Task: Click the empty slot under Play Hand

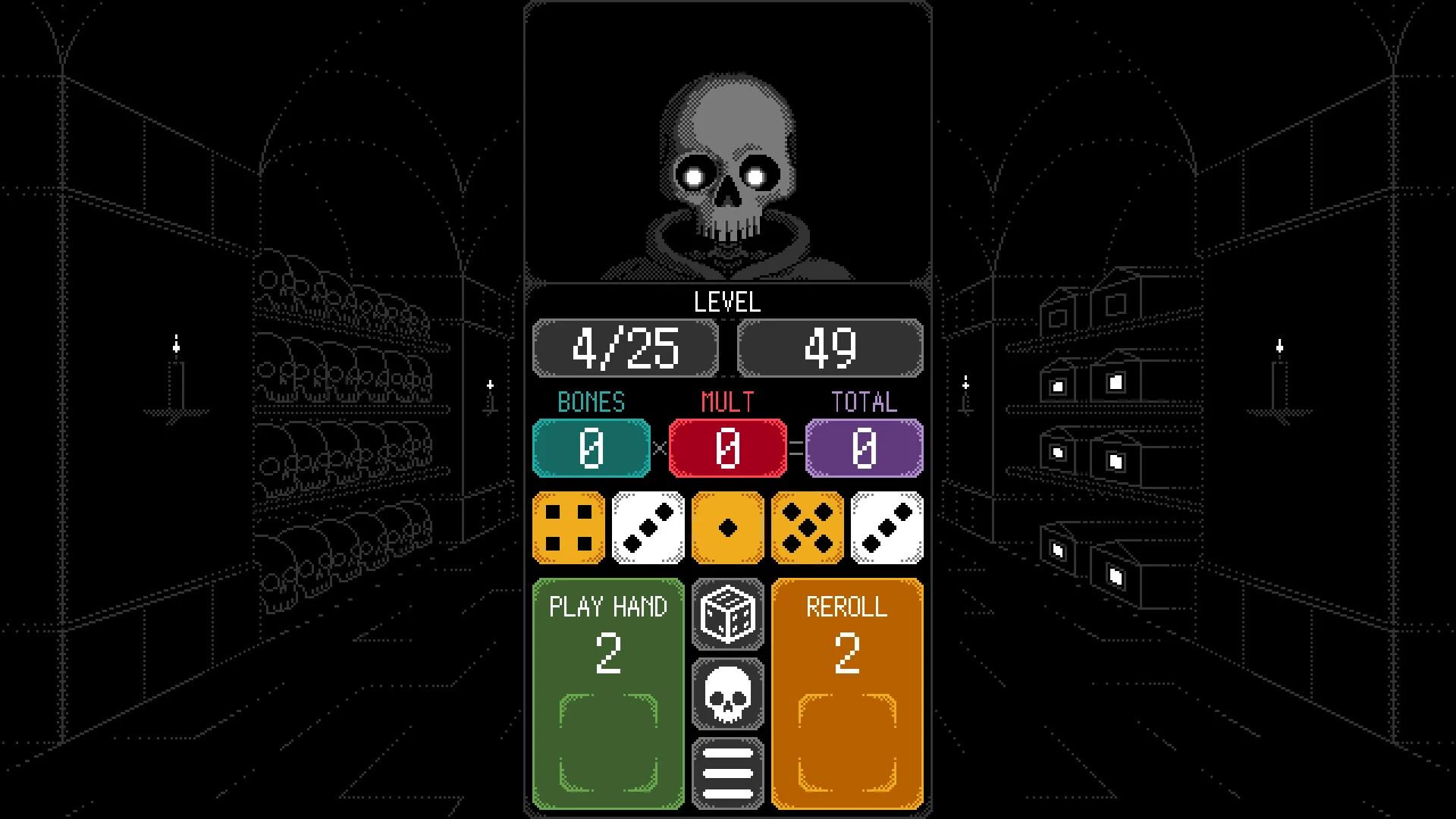Action: (607, 739)
